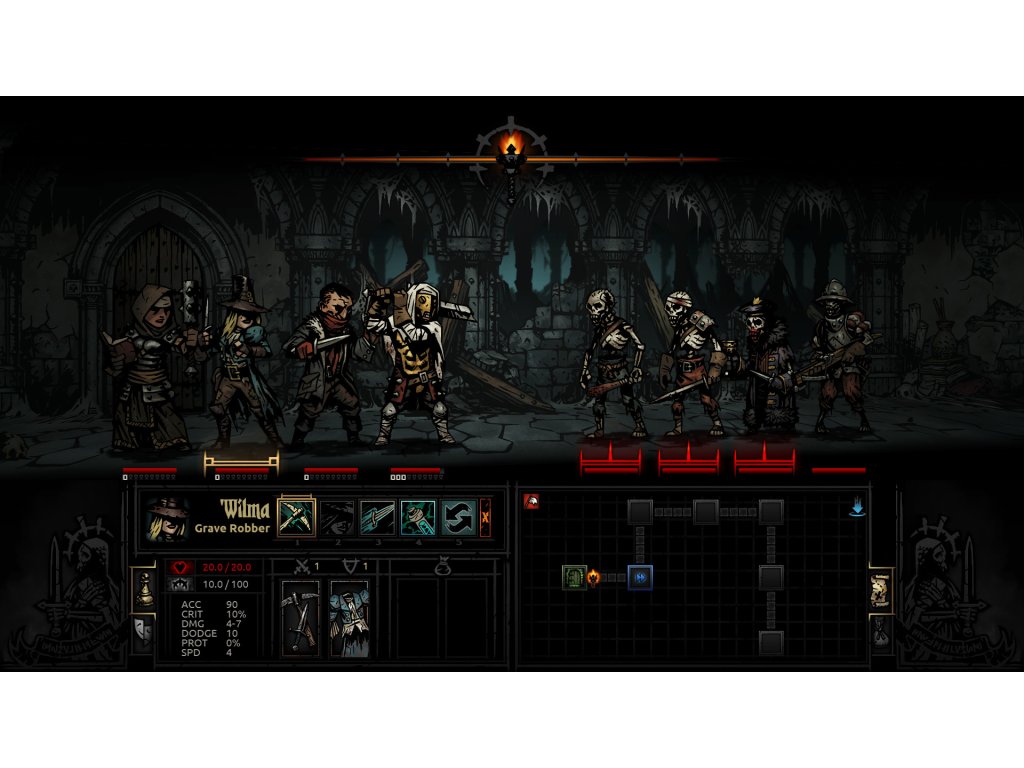
Task: Inspect the equipped blue coat armor
Action: click(349, 618)
